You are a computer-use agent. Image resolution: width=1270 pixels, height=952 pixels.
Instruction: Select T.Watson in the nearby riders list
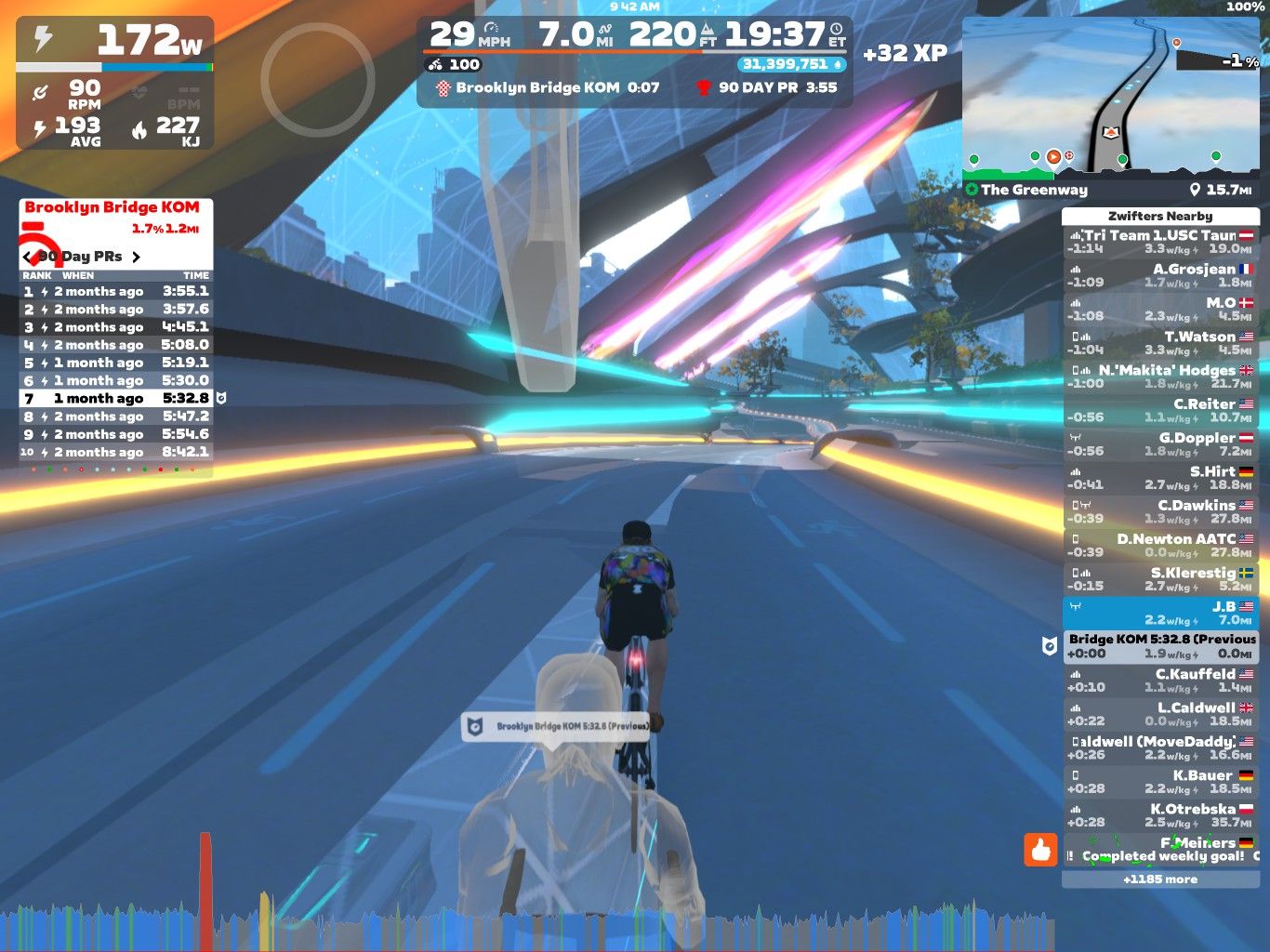(x=1160, y=343)
